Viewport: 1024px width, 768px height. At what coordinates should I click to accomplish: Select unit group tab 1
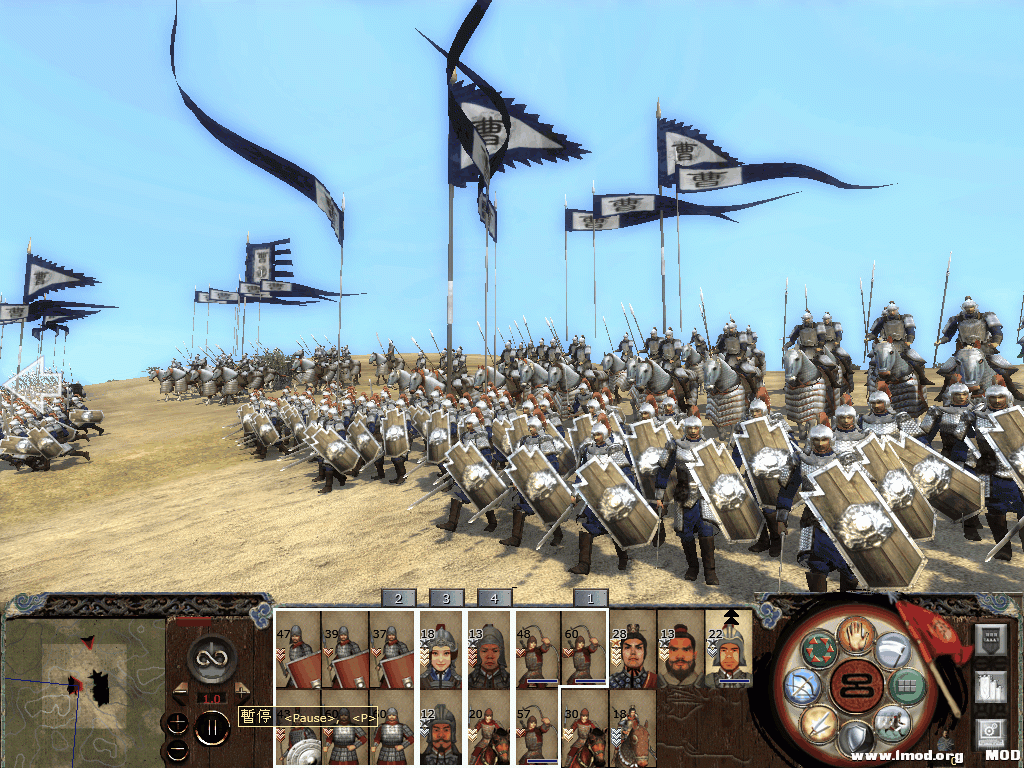[x=590, y=598]
